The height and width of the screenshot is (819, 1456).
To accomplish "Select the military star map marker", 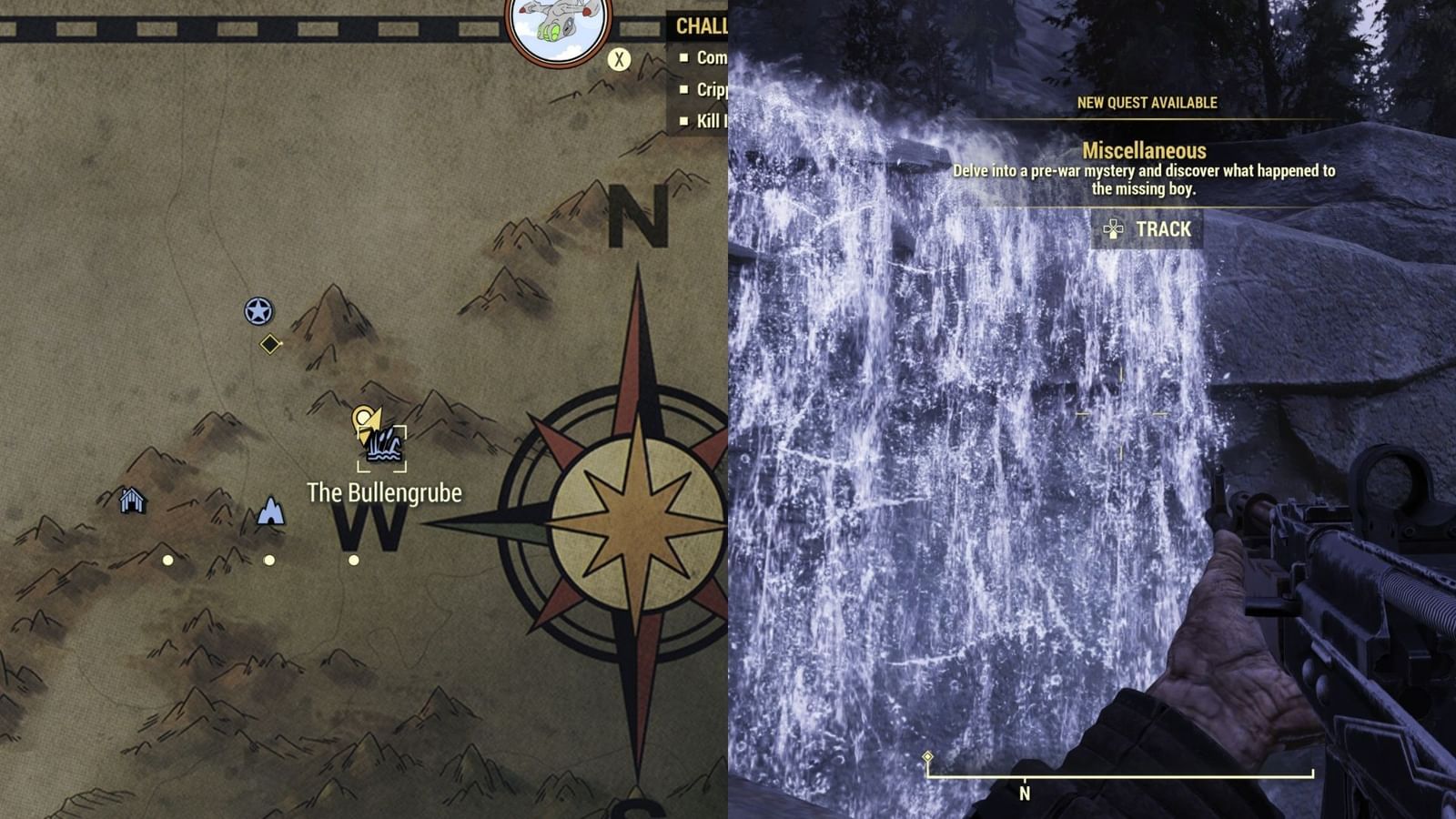I will (259, 309).
